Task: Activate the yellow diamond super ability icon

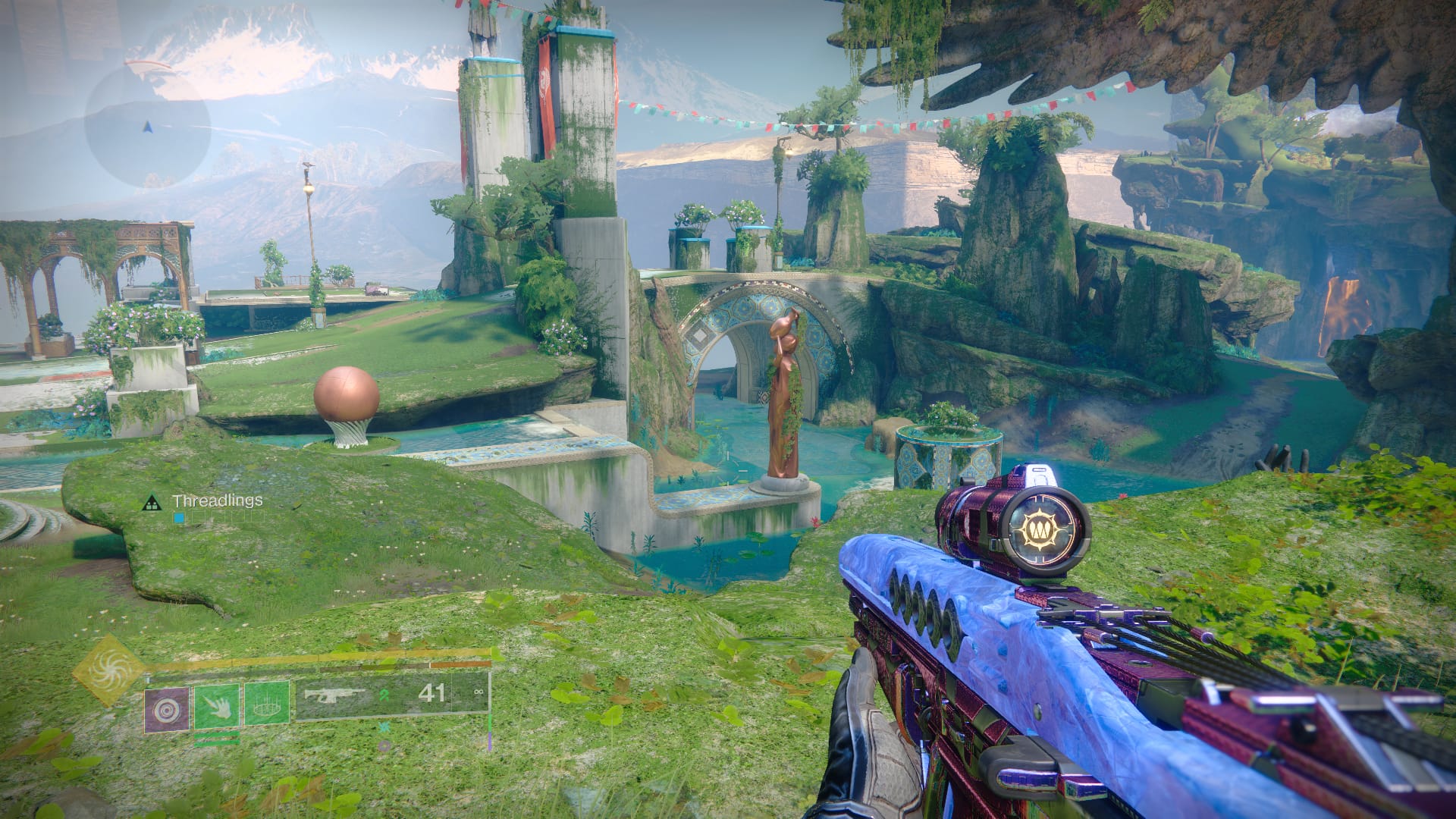Action: [111, 669]
